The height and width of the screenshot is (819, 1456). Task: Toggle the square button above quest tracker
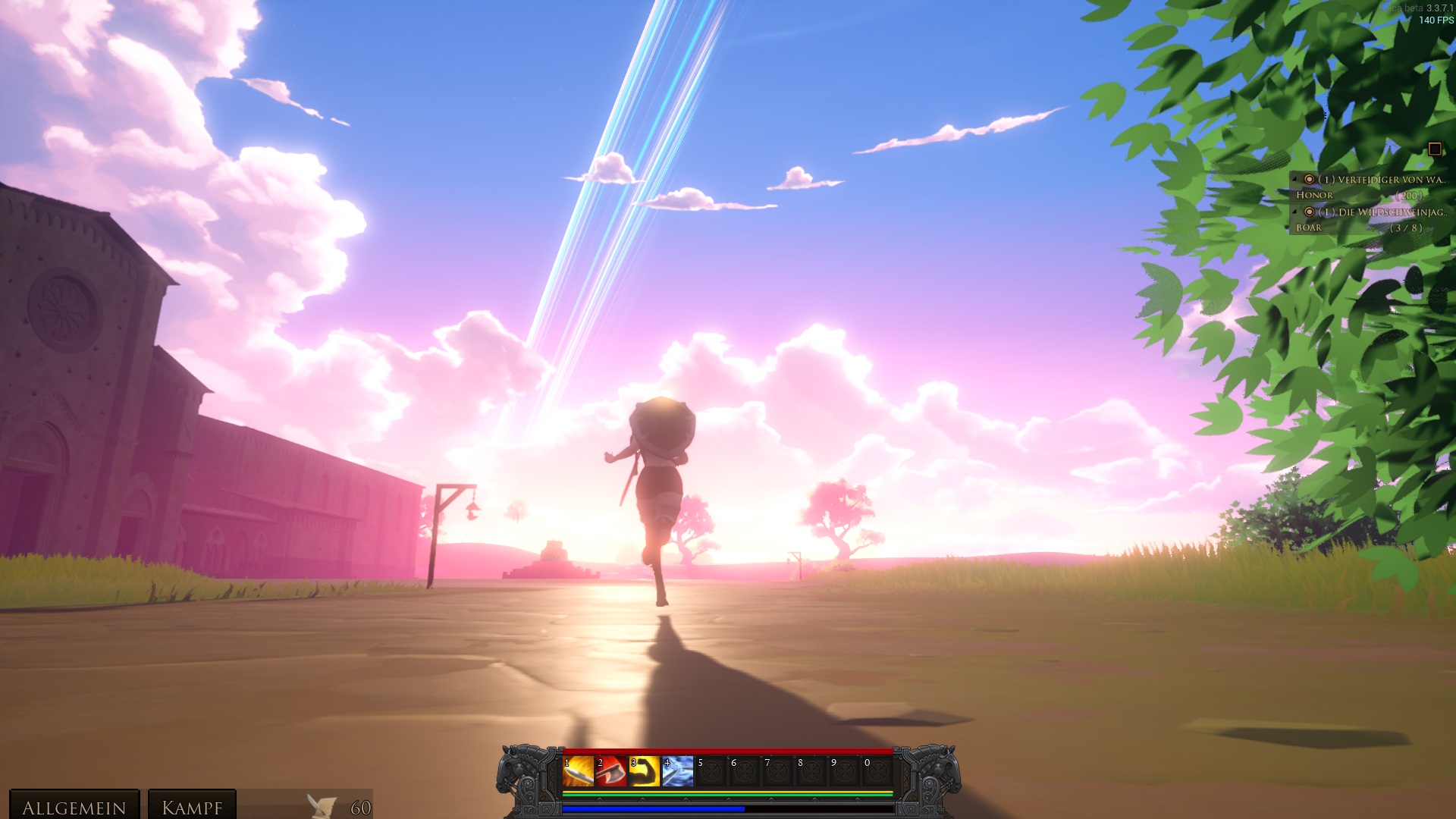click(1434, 149)
